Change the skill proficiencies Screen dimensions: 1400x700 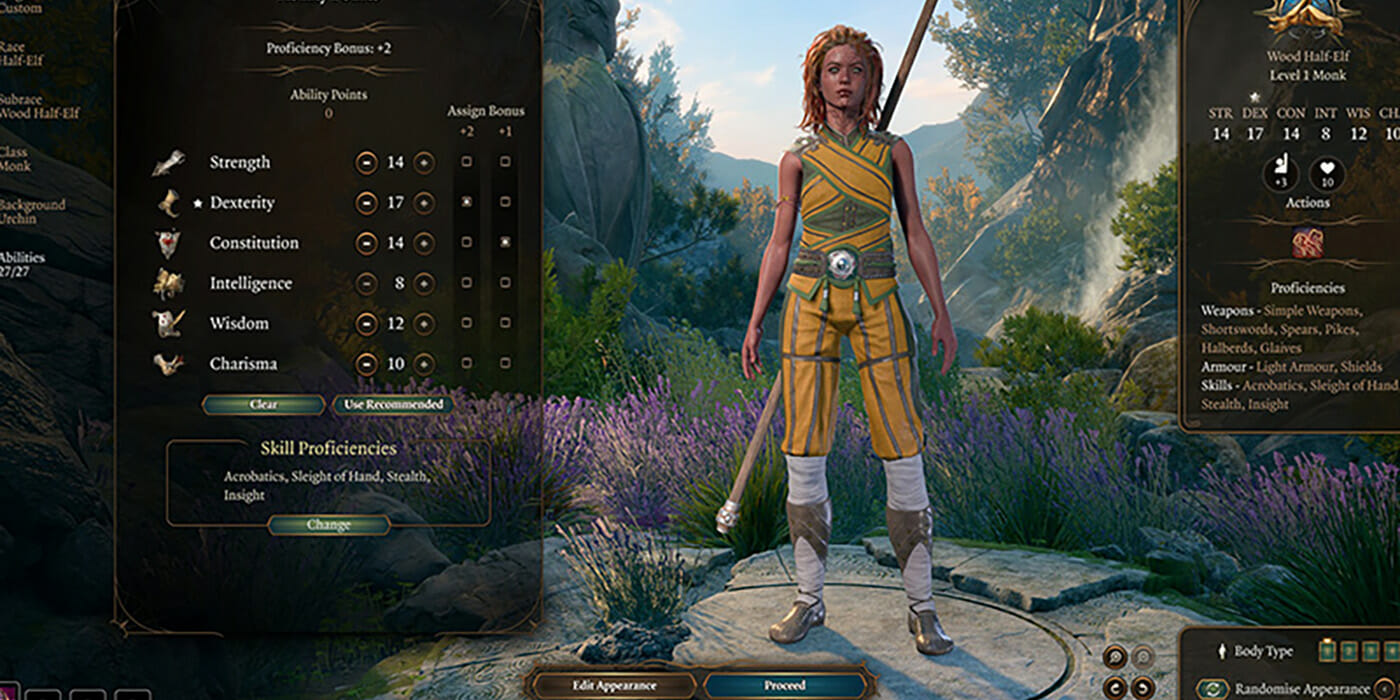point(329,525)
